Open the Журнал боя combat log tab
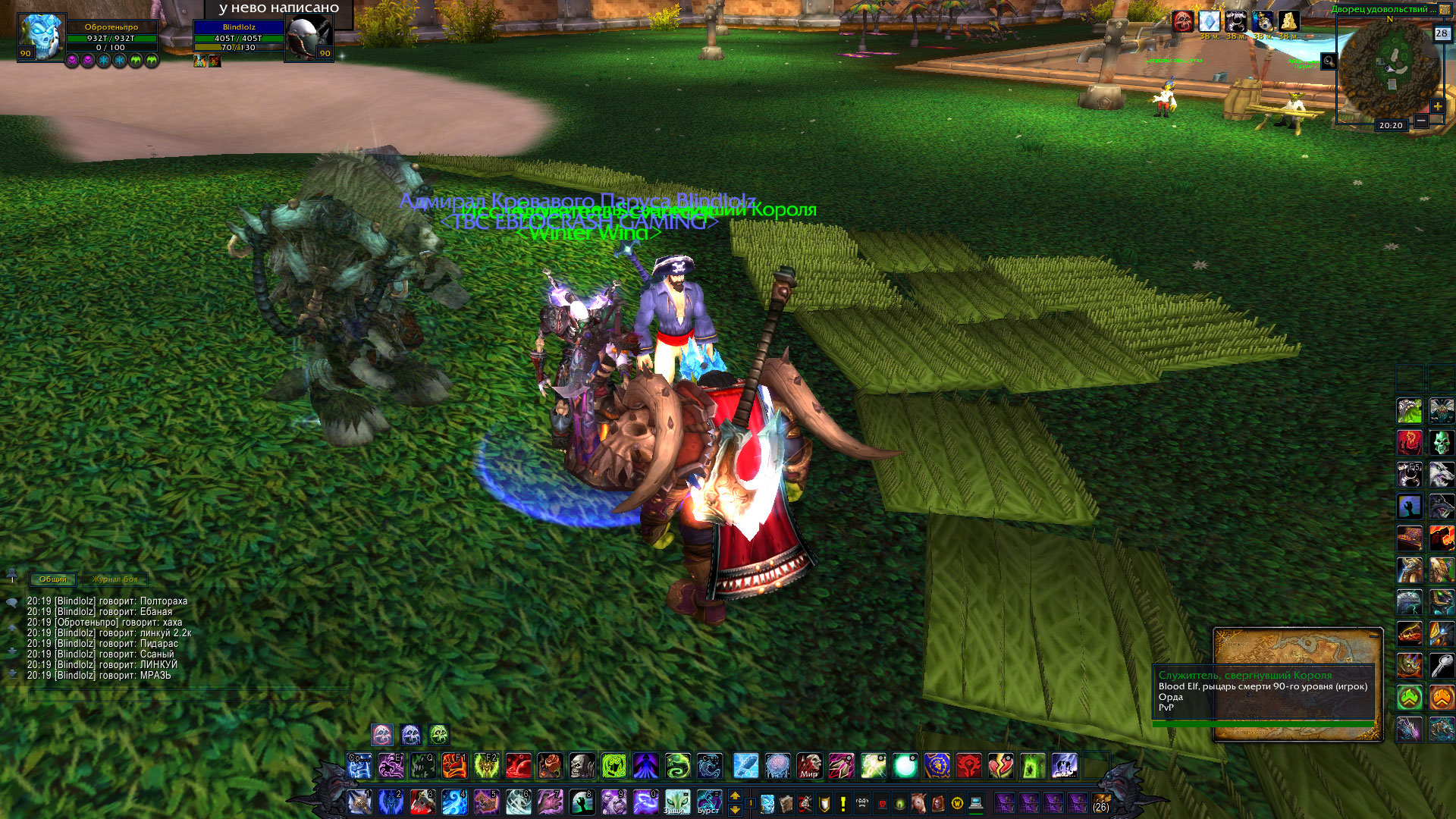Viewport: 1456px width, 819px height. (115, 579)
